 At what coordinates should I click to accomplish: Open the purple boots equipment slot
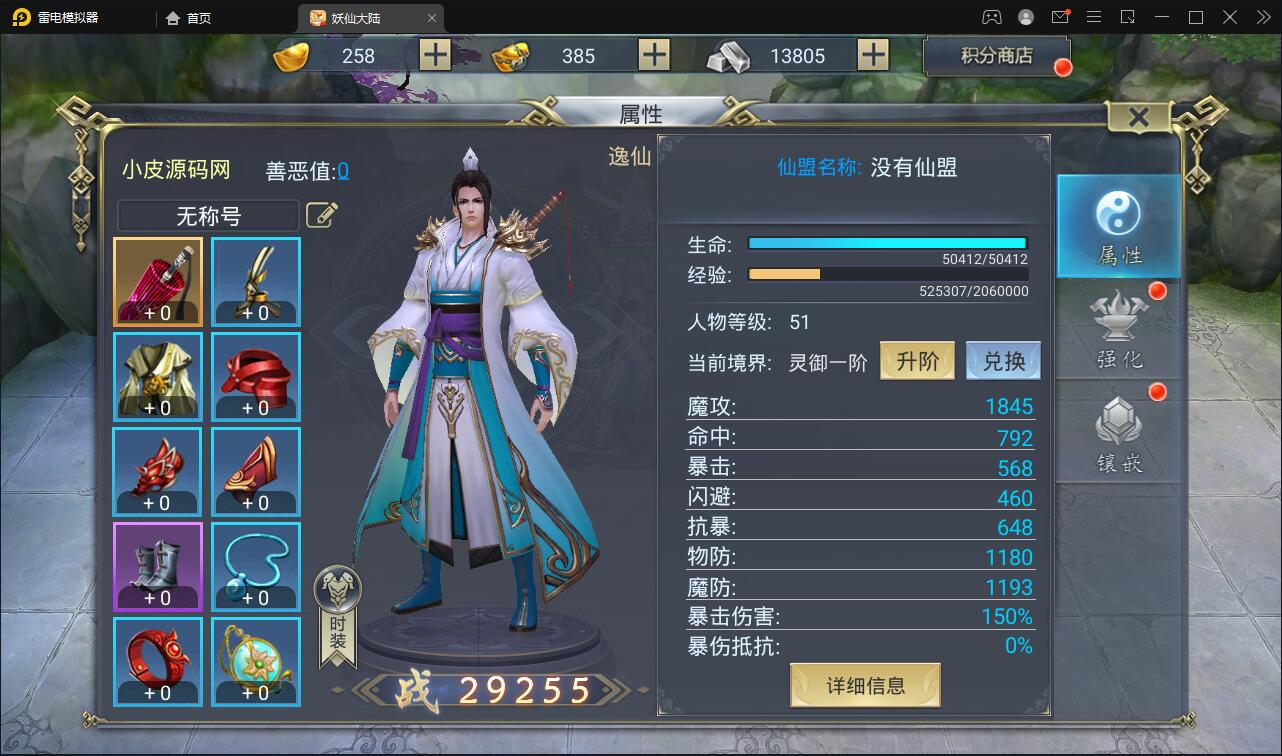157,566
